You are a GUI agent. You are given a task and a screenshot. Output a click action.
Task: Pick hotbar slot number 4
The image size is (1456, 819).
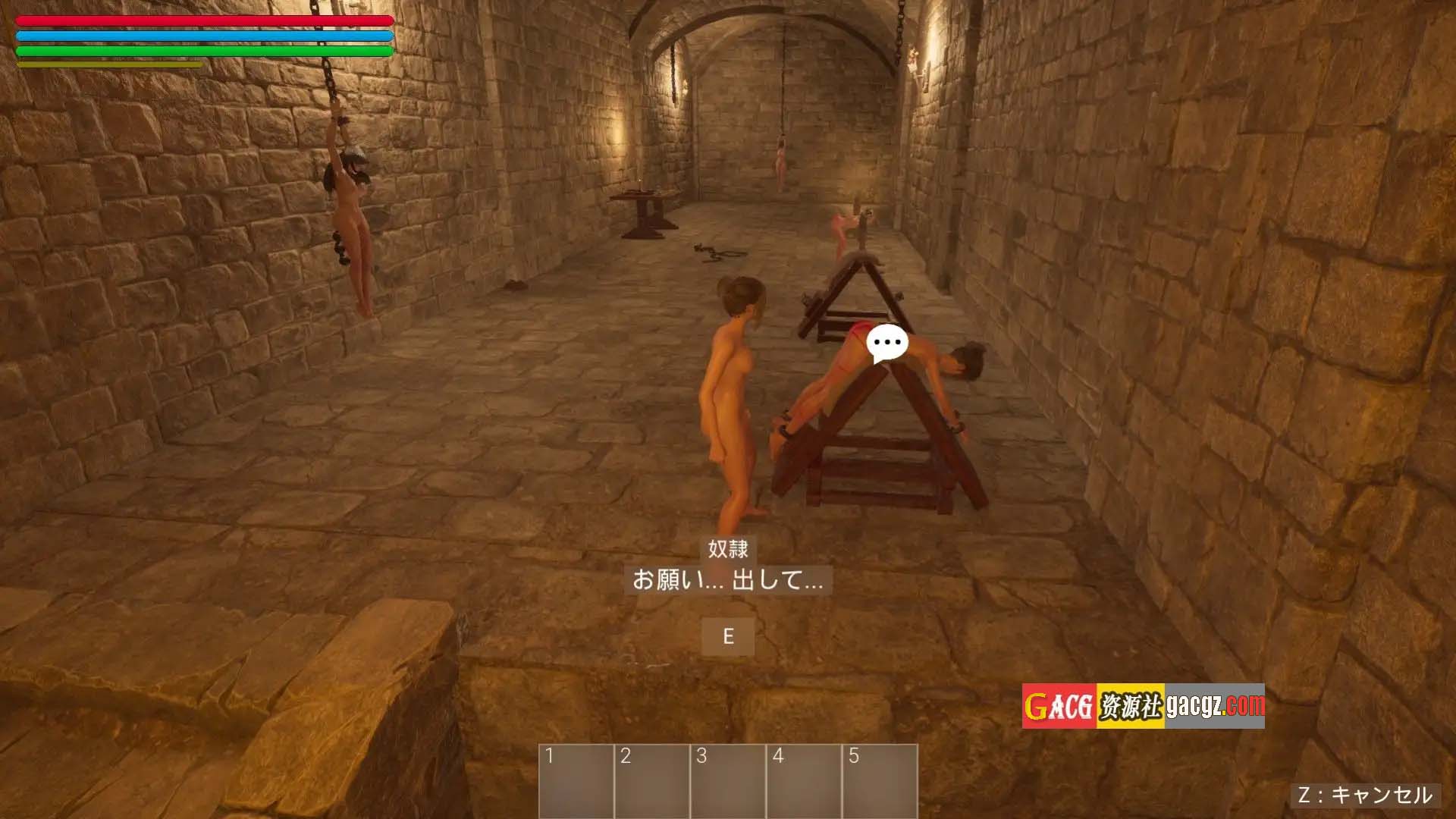(804, 781)
